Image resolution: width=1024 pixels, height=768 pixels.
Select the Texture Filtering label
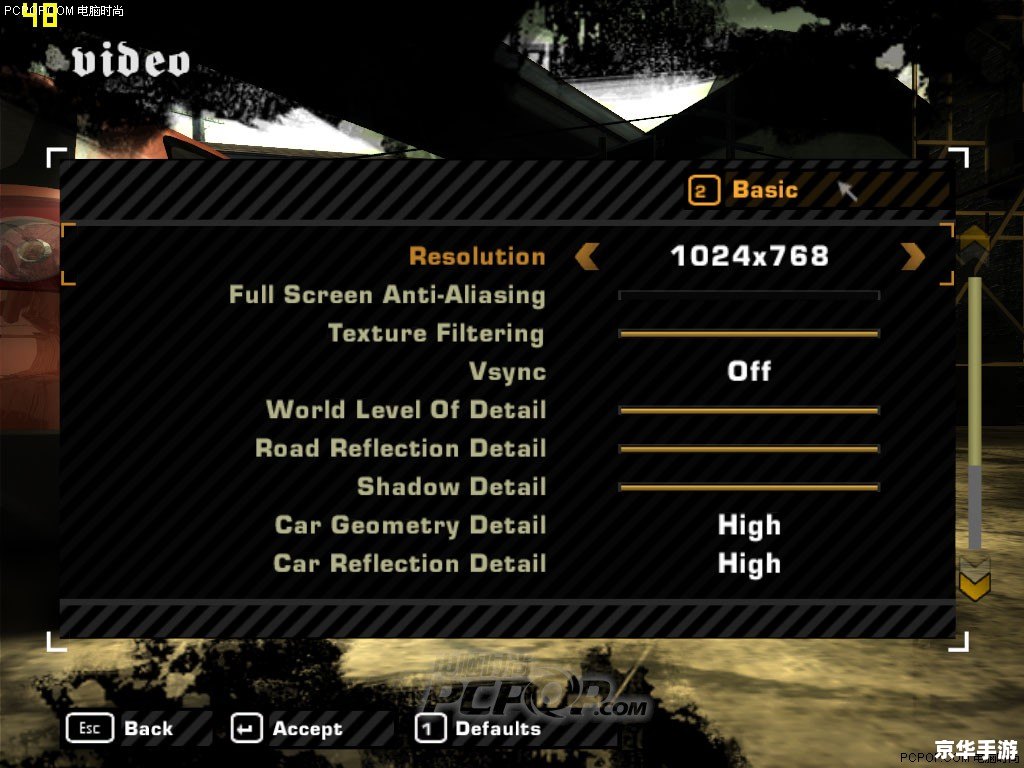436,333
